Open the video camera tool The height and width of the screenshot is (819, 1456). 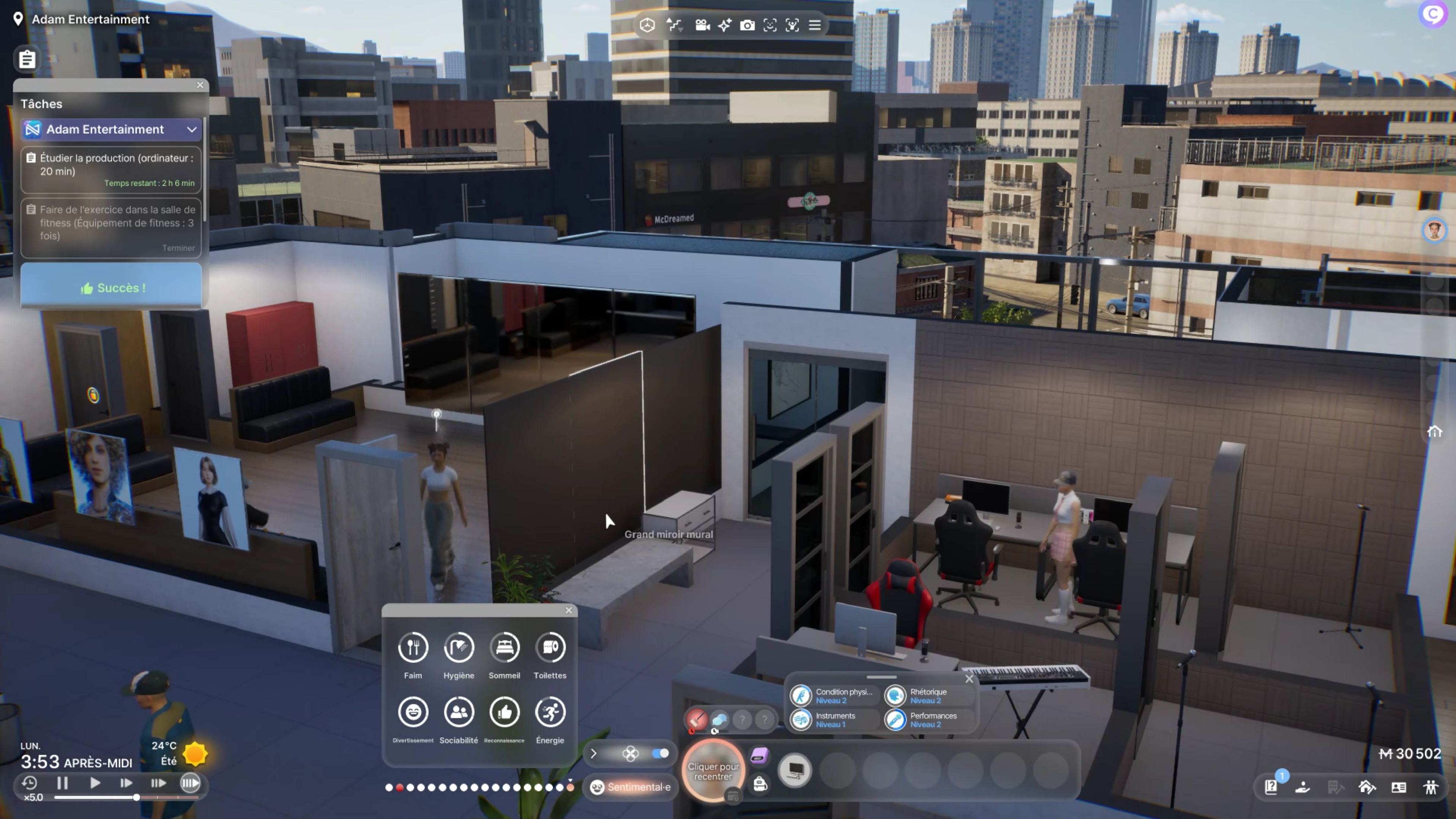(702, 25)
